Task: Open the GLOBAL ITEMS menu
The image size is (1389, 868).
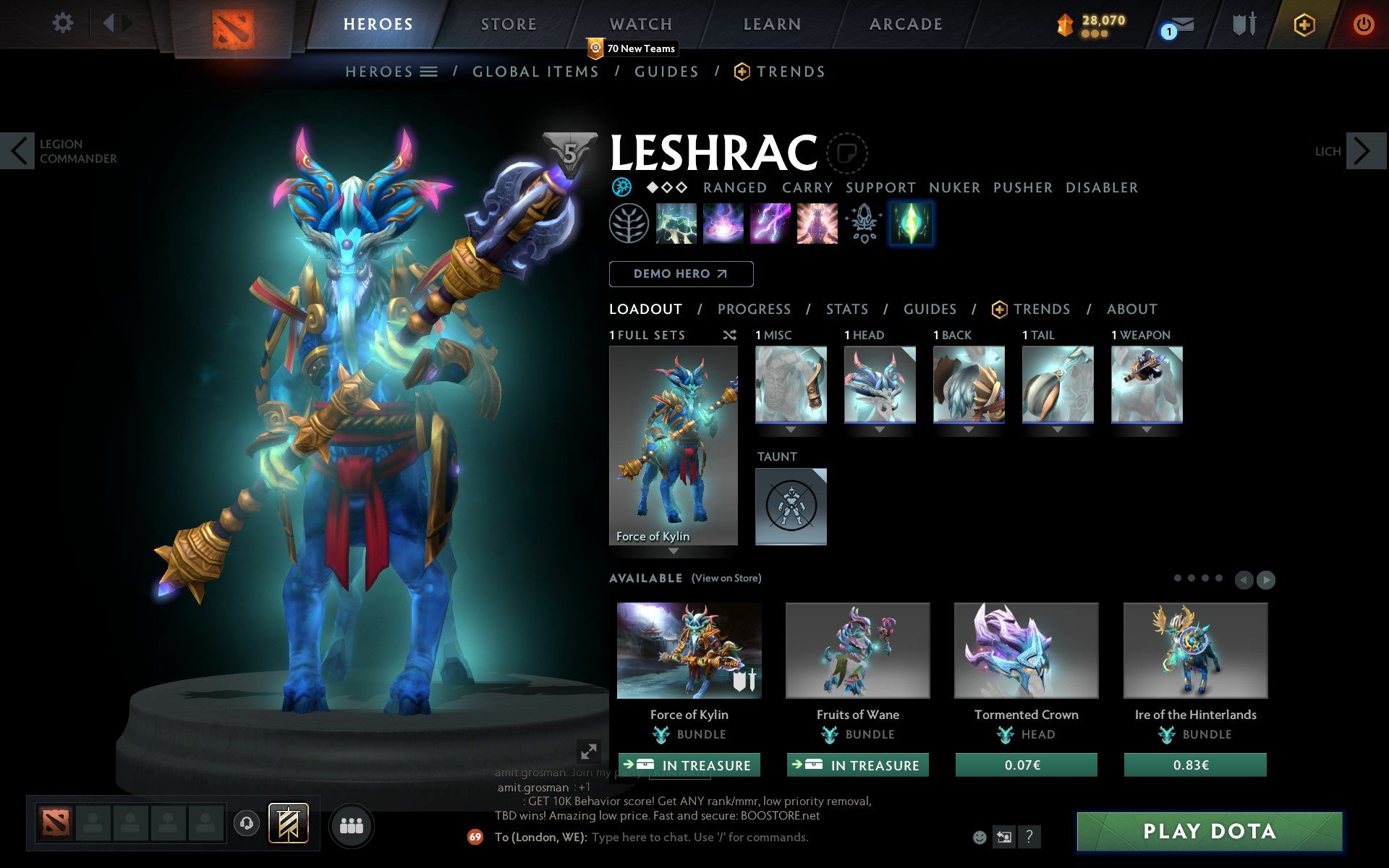Action: pos(535,71)
